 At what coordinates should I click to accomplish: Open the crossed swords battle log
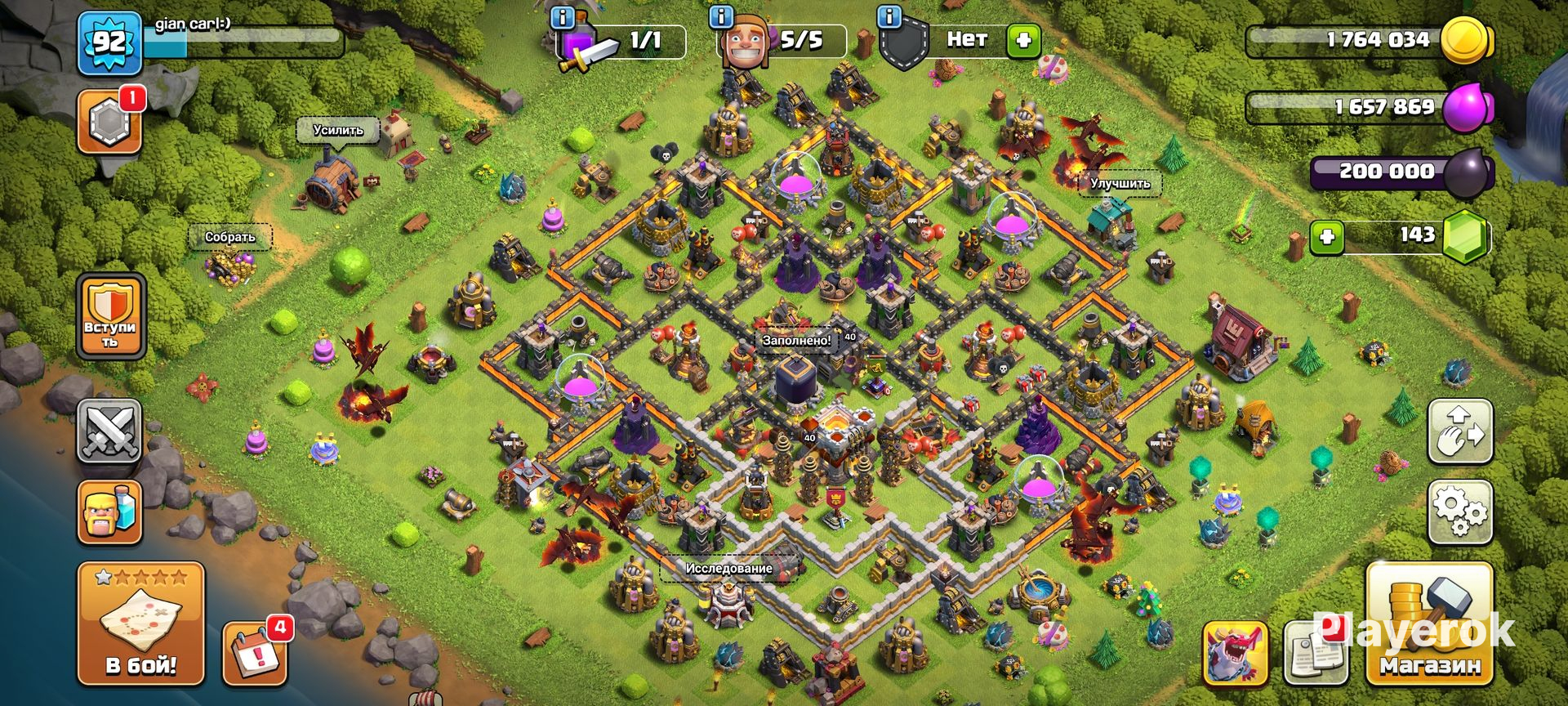point(109,431)
